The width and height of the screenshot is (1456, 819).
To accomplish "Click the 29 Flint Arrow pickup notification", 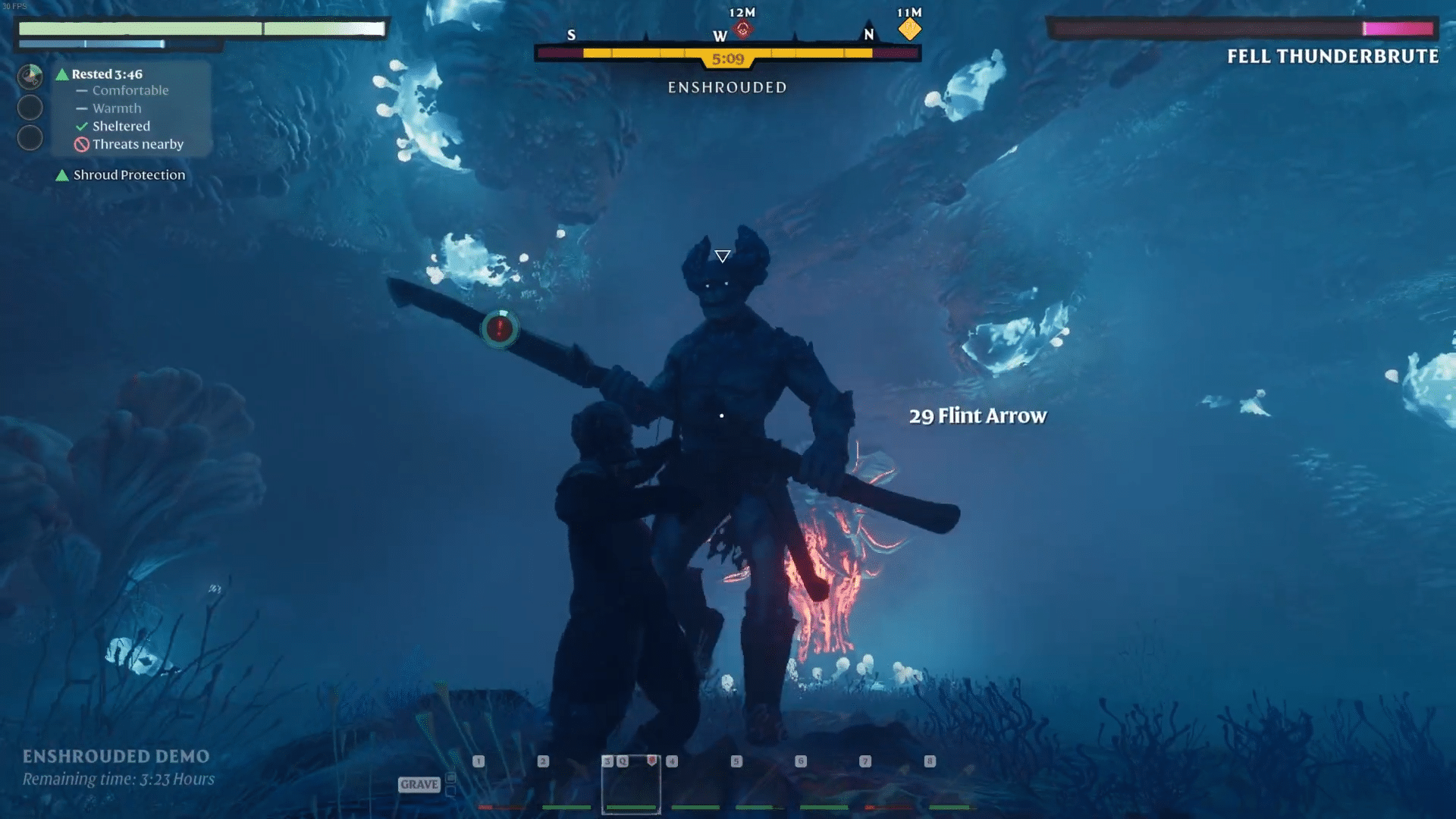I will tap(977, 416).
